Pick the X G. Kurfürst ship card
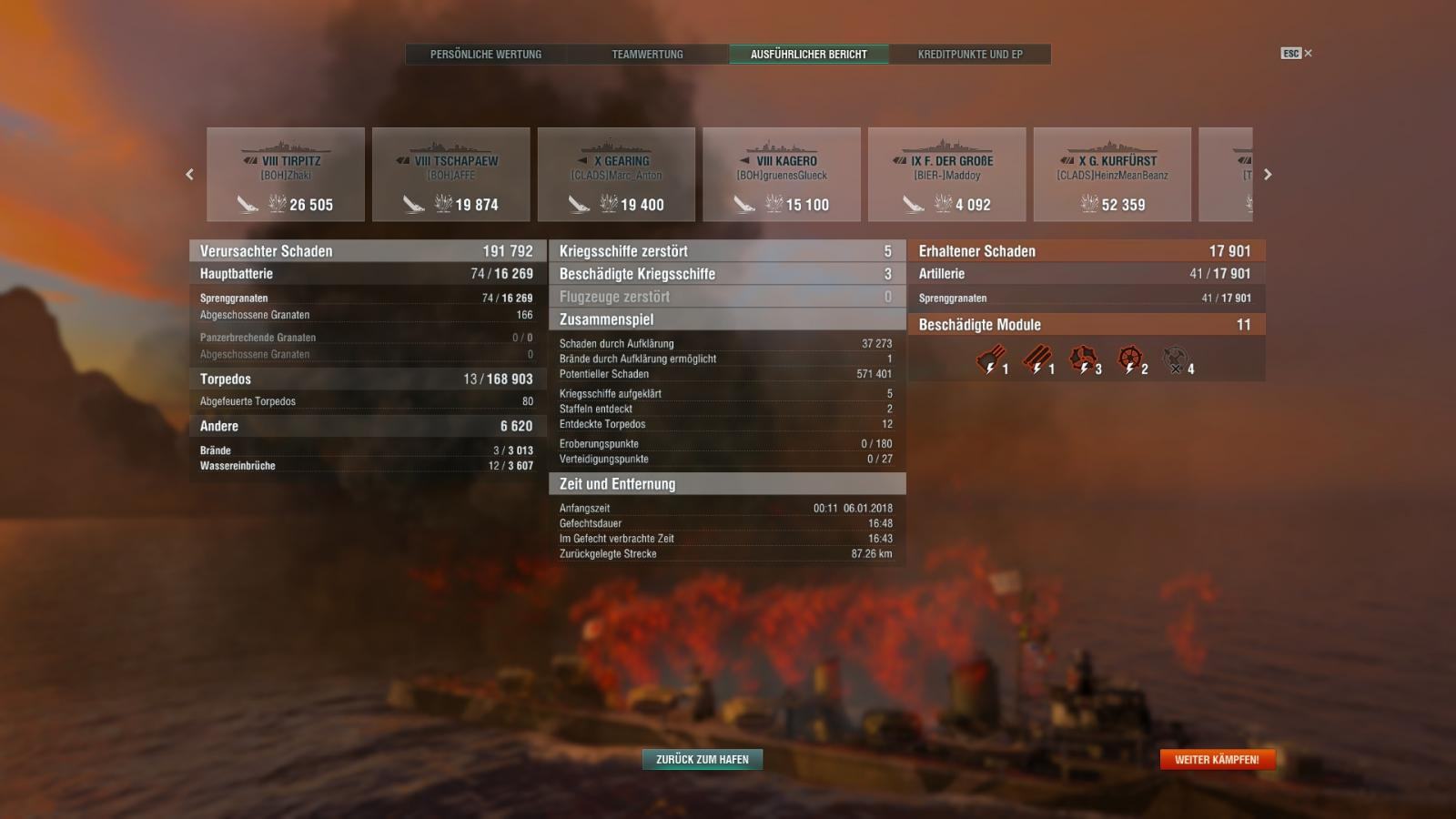This screenshot has height=819, width=1456. [1112, 175]
